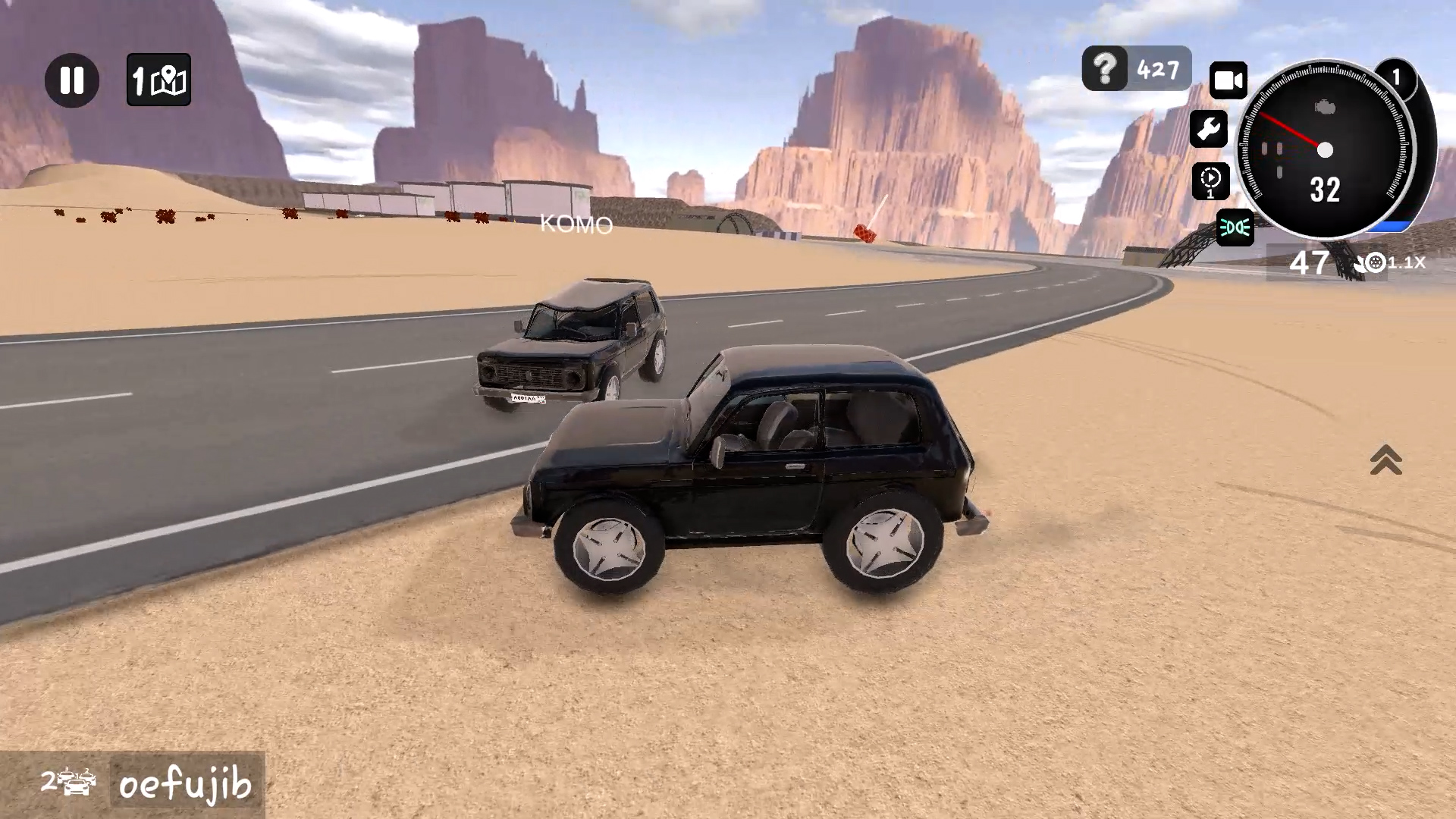Click the score value 47
1456x819 pixels.
coord(1308,263)
